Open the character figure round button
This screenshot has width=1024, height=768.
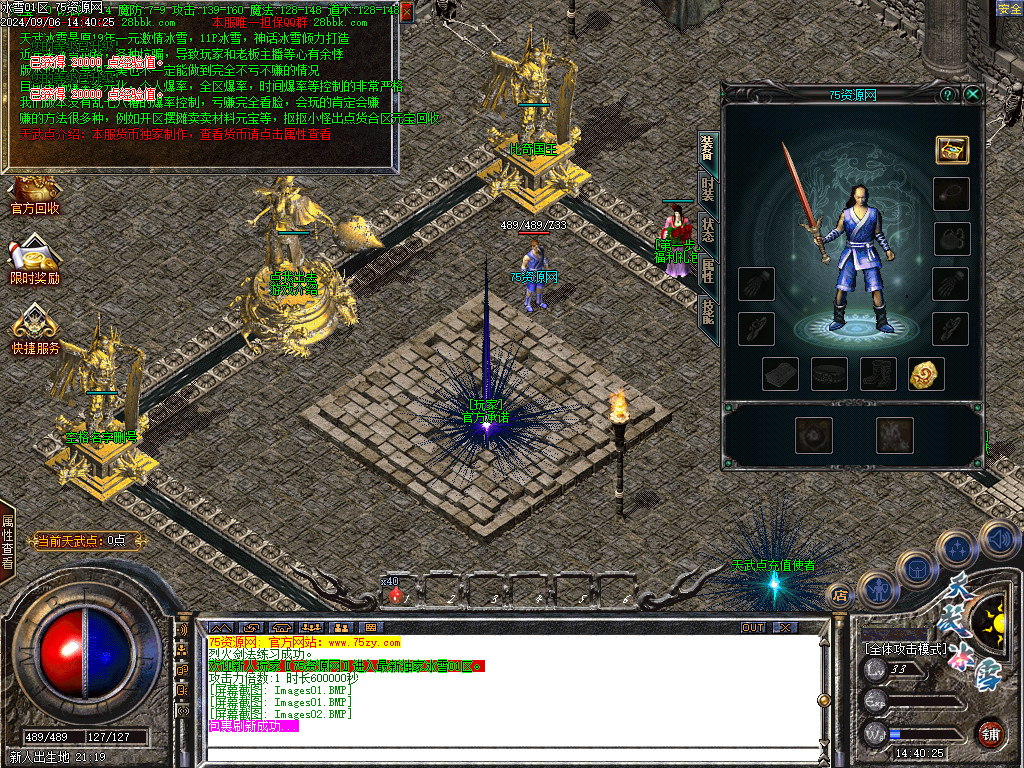pyautogui.click(x=877, y=589)
